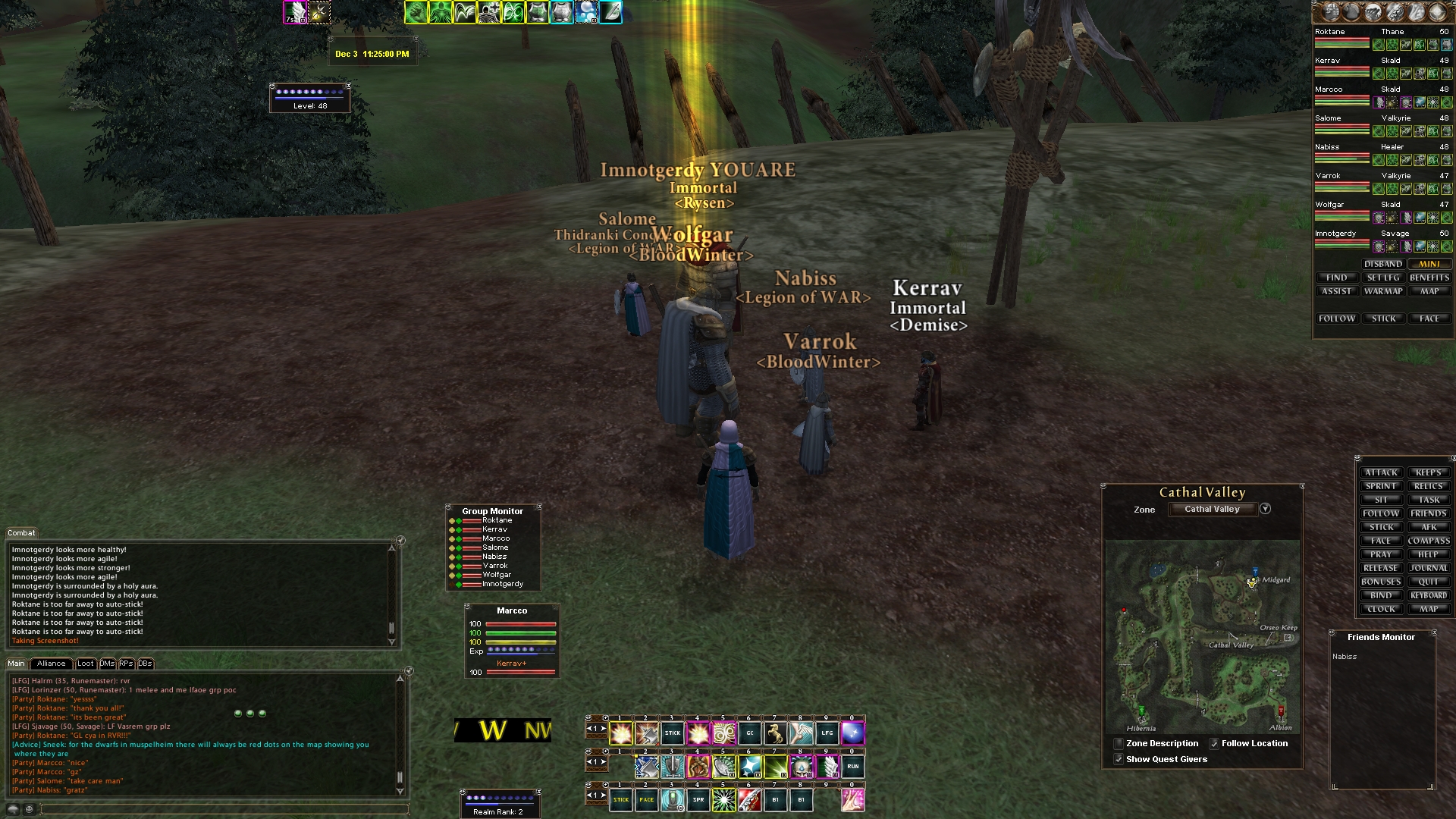Activate the ATTACK command button

(x=1381, y=472)
